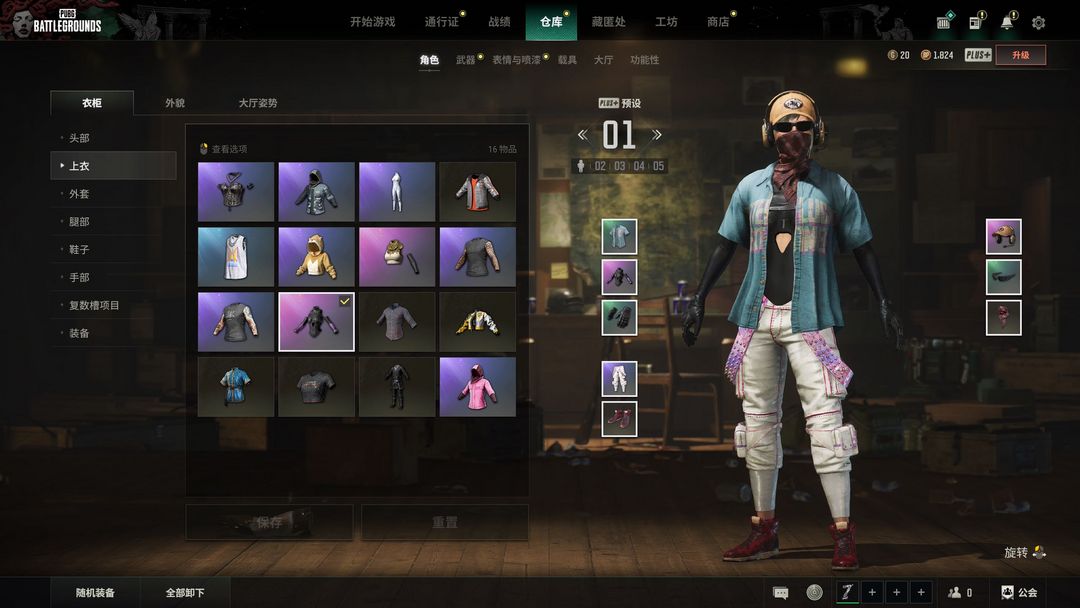Switch to the 武器 tab
Screen dimensions: 1080x608
coord(466,60)
